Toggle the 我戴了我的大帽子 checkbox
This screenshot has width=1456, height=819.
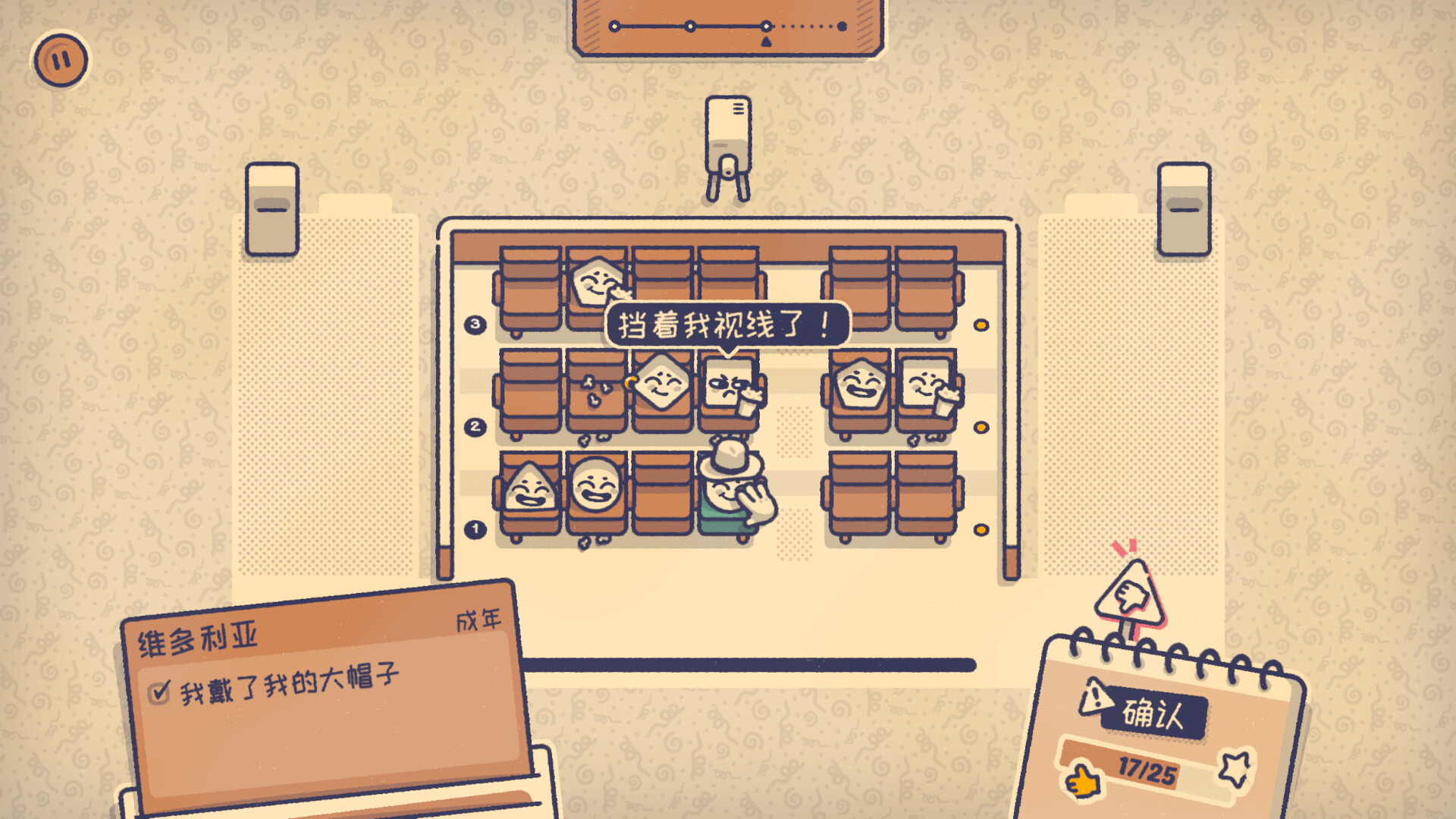157,693
